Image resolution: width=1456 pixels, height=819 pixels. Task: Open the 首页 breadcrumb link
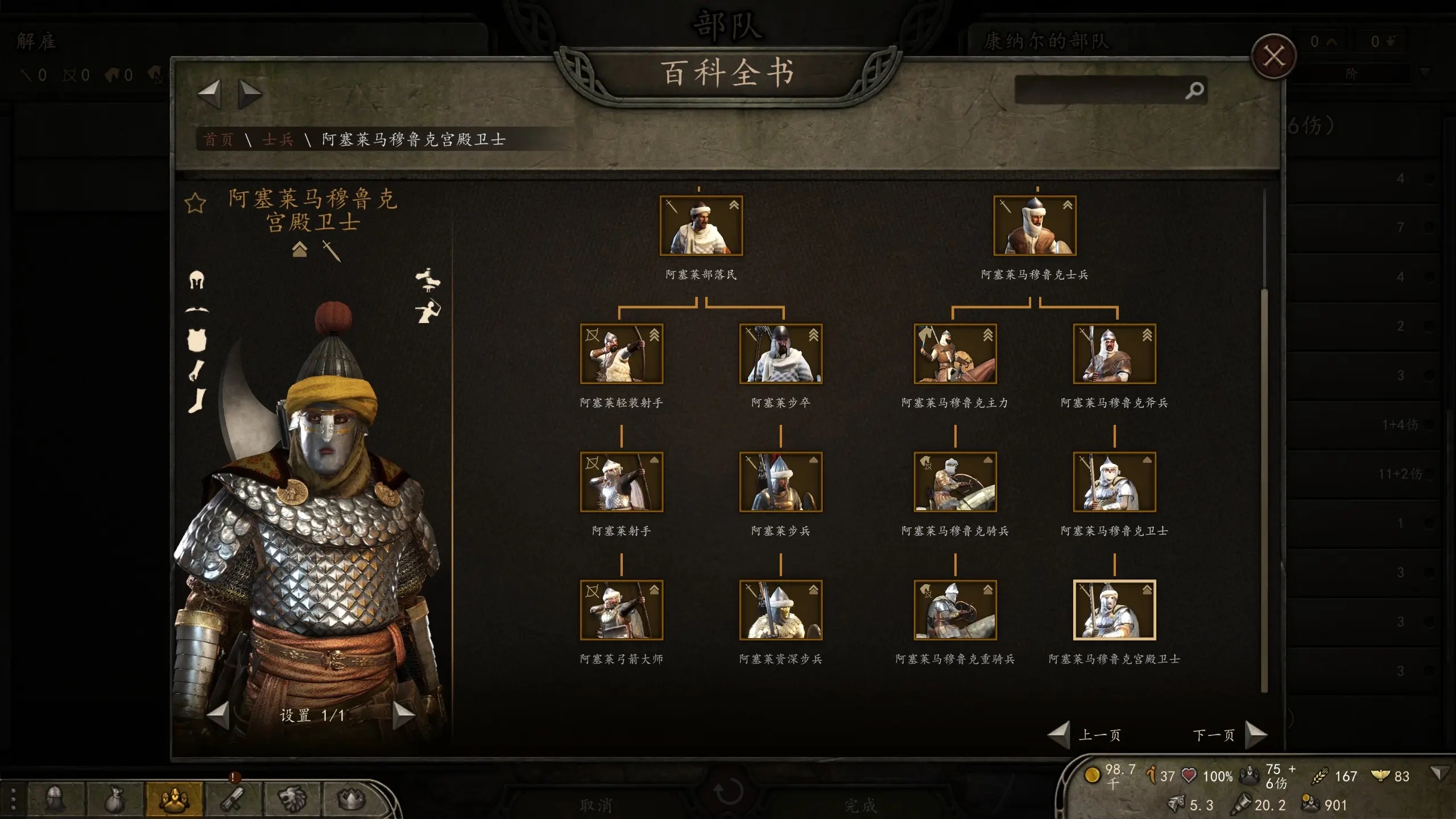pyautogui.click(x=218, y=140)
